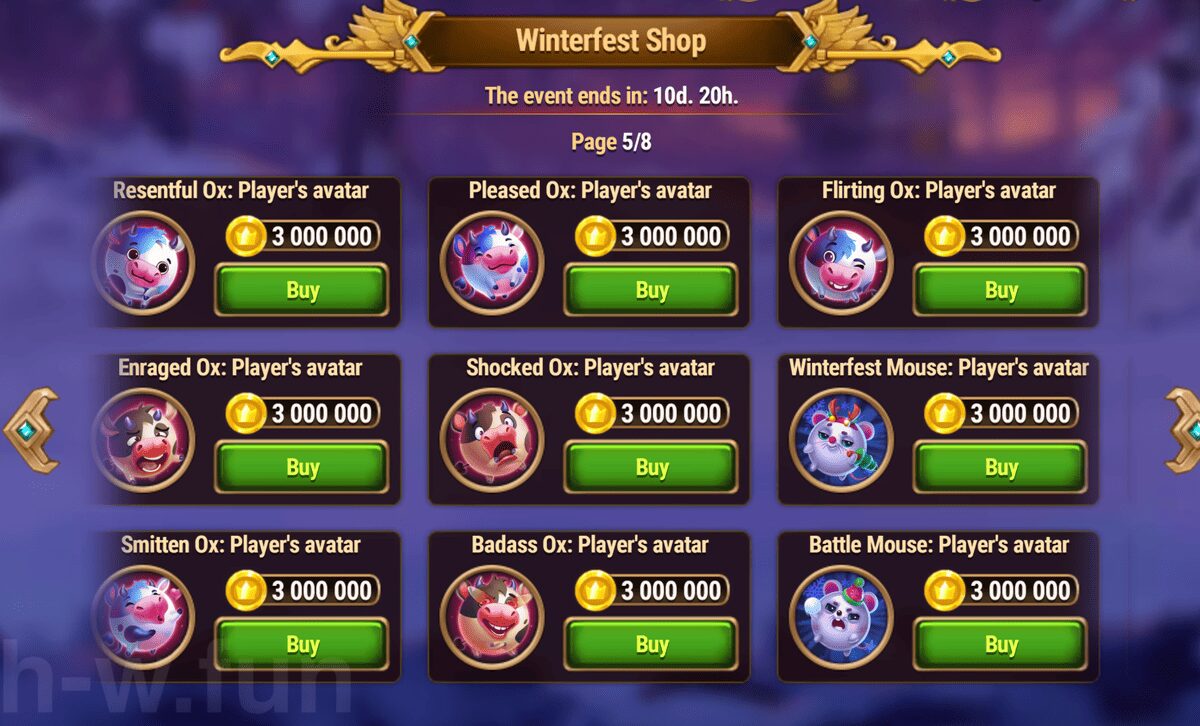This screenshot has width=1200, height=726.
Task: Buy the Winterfest Mouse avatar
Action: pos(1000,467)
